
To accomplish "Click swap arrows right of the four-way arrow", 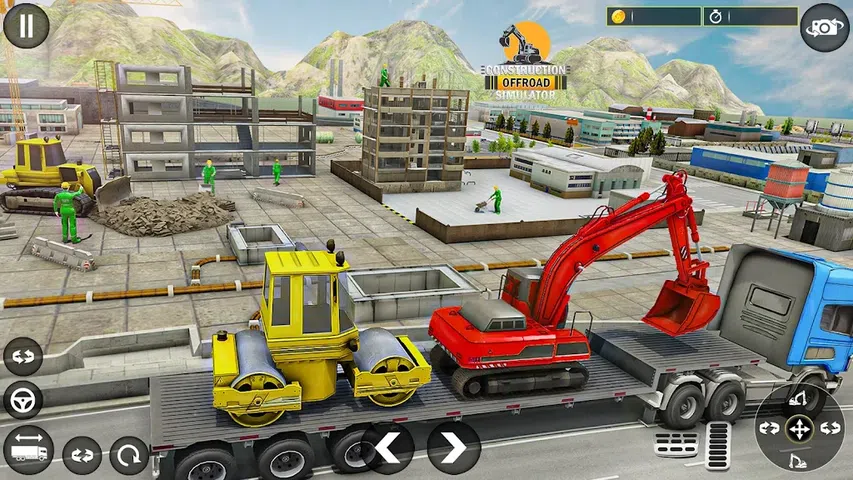I will 829,428.
